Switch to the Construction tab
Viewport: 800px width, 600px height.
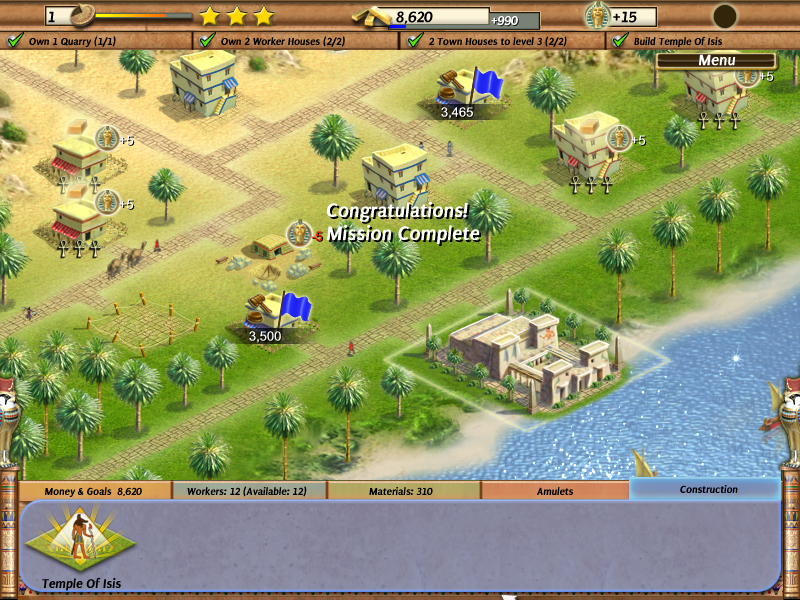click(x=708, y=490)
